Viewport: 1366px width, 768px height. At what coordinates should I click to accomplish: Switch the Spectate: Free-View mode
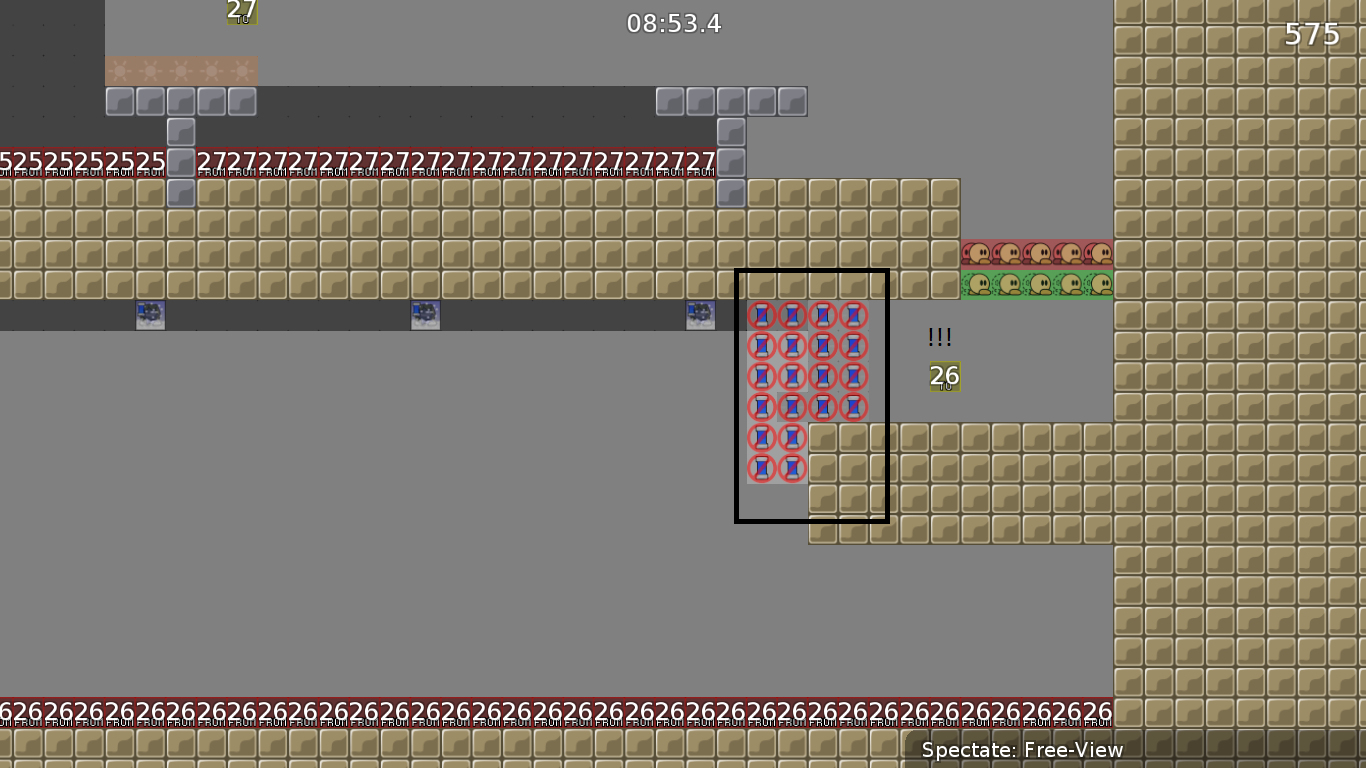click(x=1021, y=749)
